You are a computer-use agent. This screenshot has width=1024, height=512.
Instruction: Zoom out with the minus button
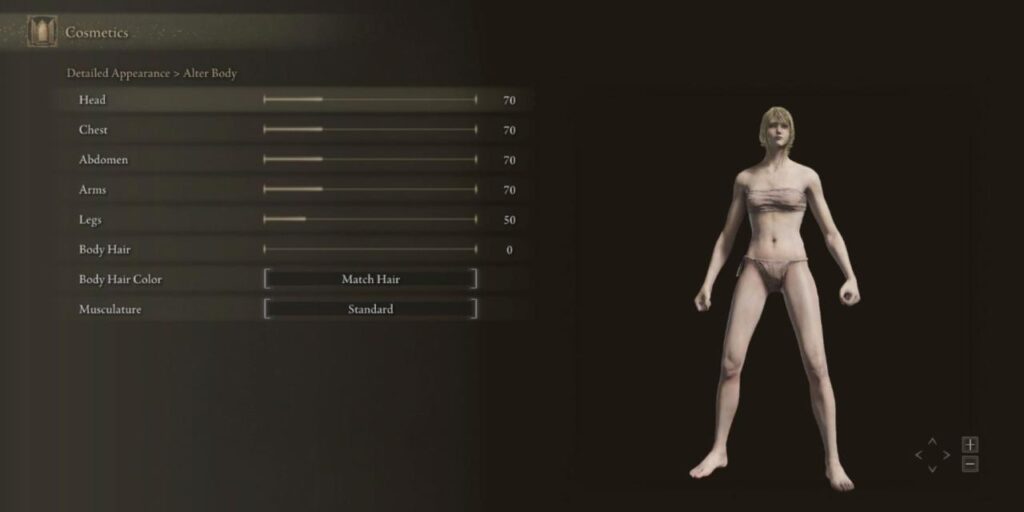point(970,464)
